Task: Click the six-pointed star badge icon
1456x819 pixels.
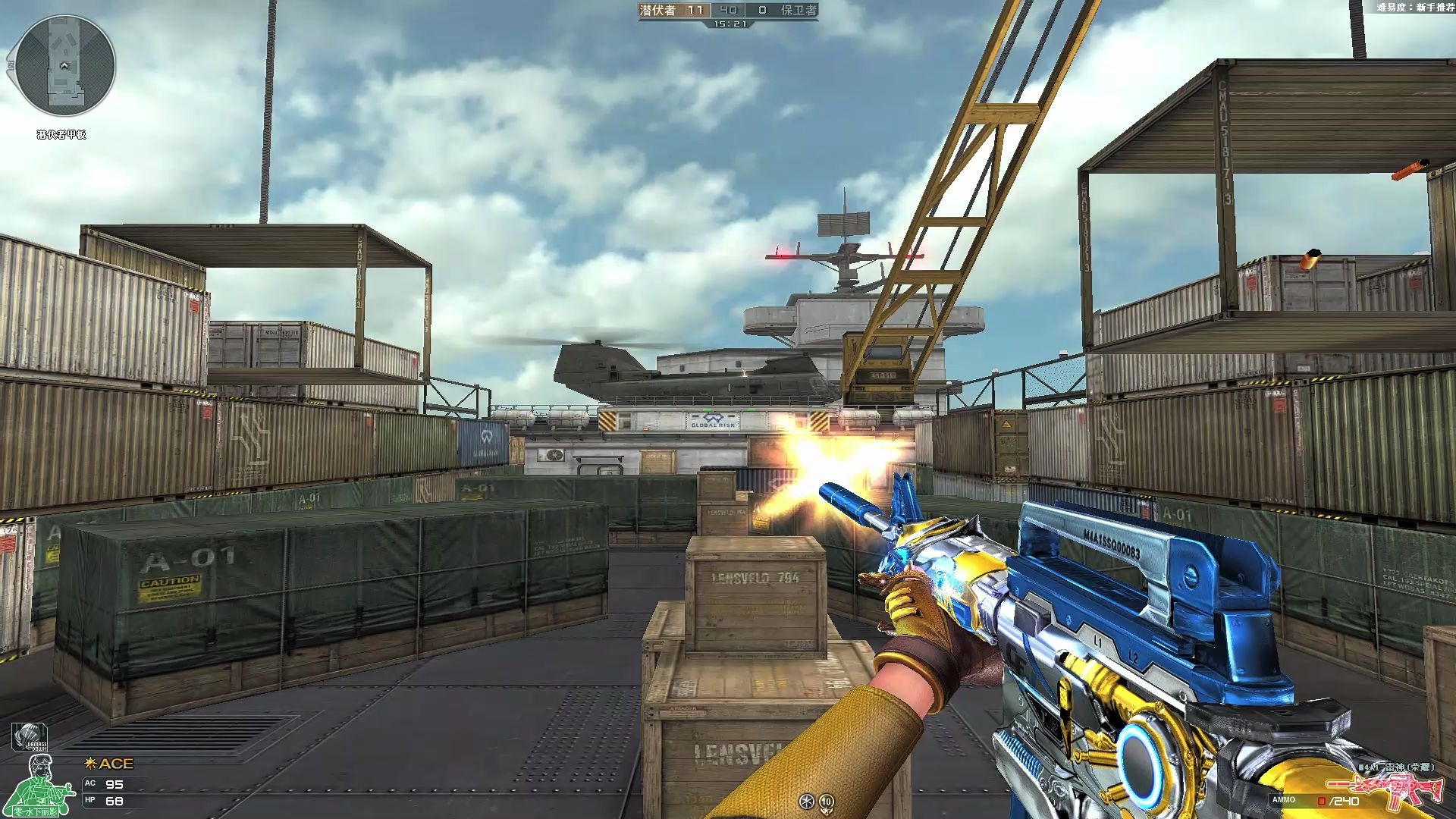Action: [807, 801]
